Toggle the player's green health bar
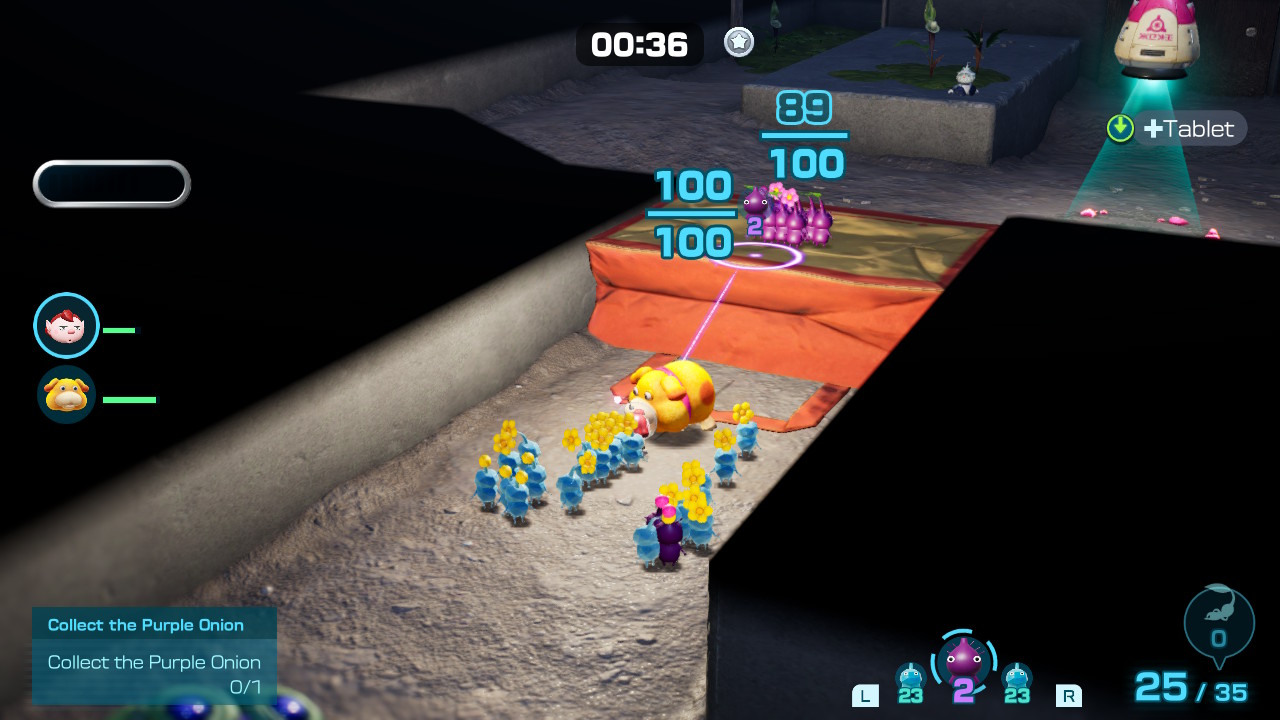This screenshot has height=720, width=1280. tap(121, 330)
